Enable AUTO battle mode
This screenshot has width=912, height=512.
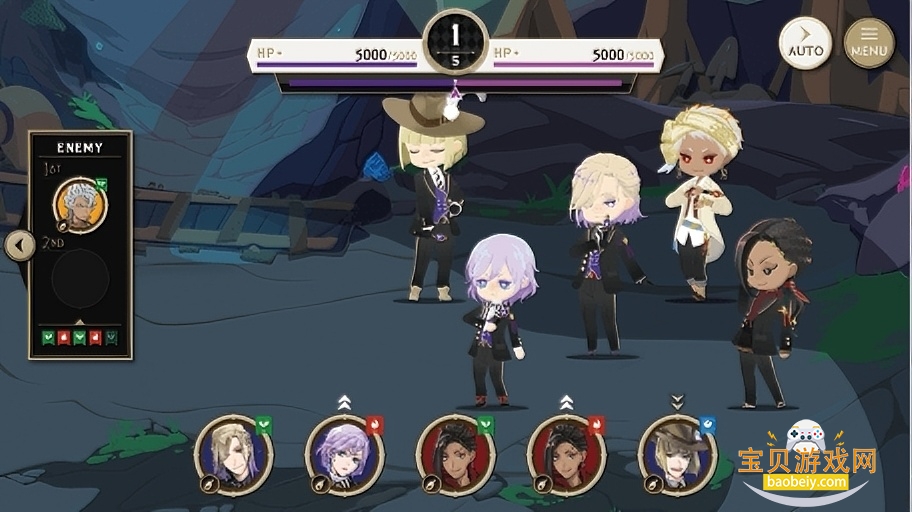coord(805,43)
